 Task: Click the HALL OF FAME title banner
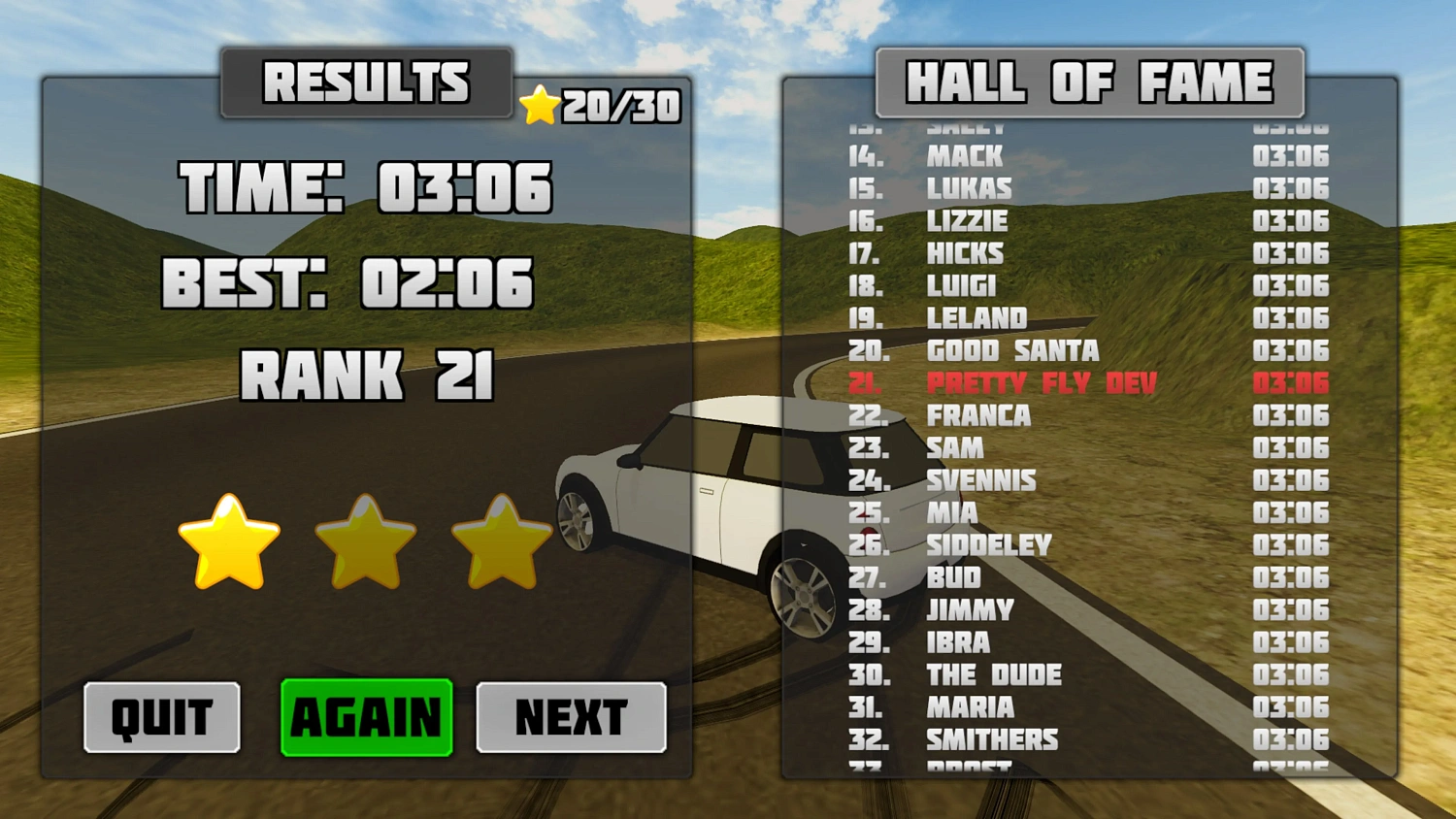[1089, 82]
